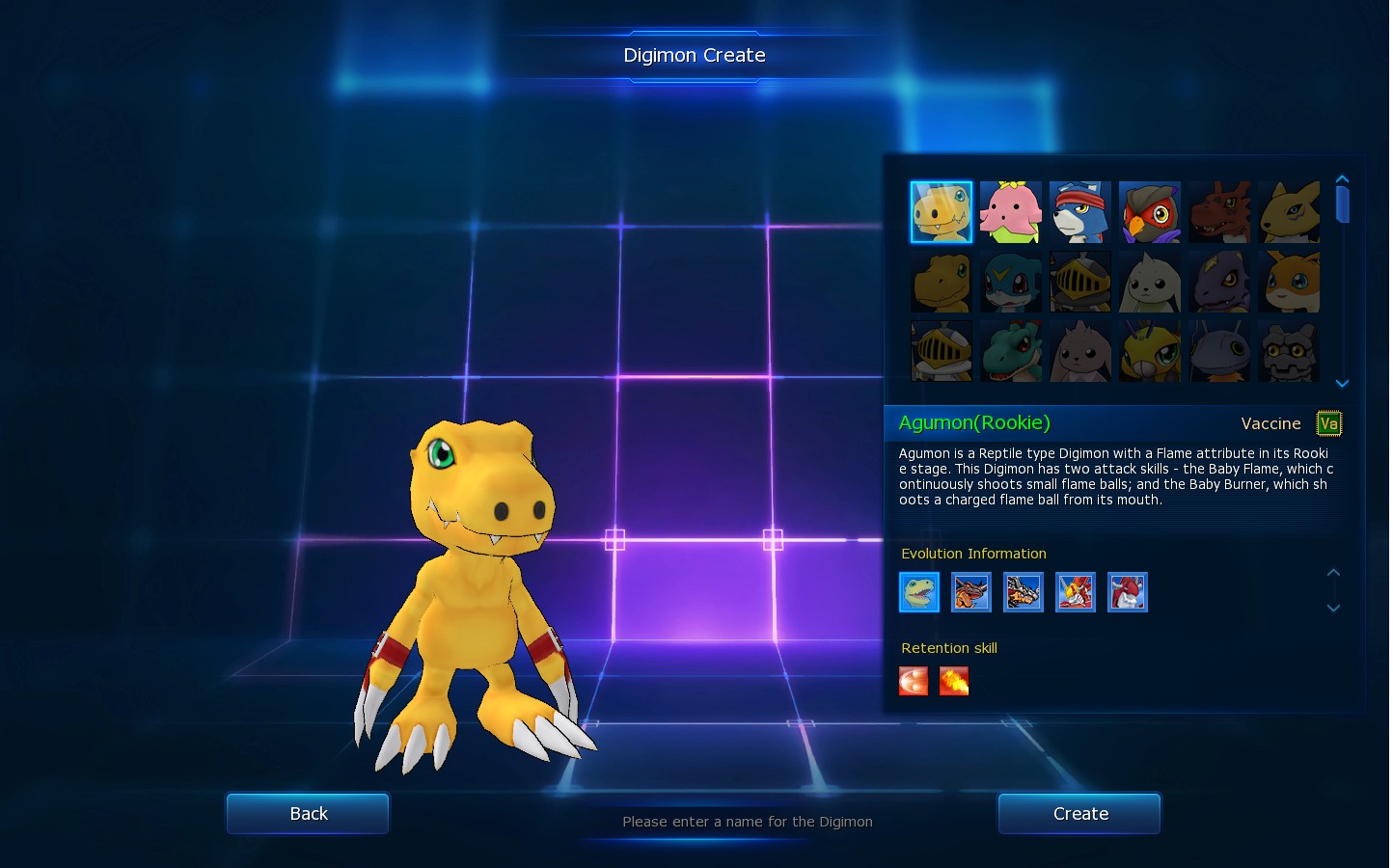The image size is (1393, 868).
Task: Click the Baby Burner fire skill icon
Action: [953, 681]
